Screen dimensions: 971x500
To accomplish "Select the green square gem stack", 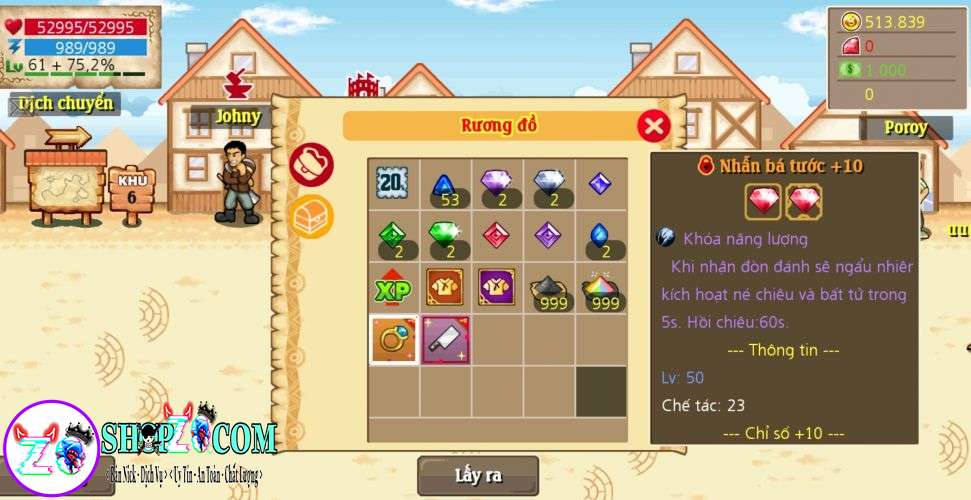I will click(x=393, y=236).
